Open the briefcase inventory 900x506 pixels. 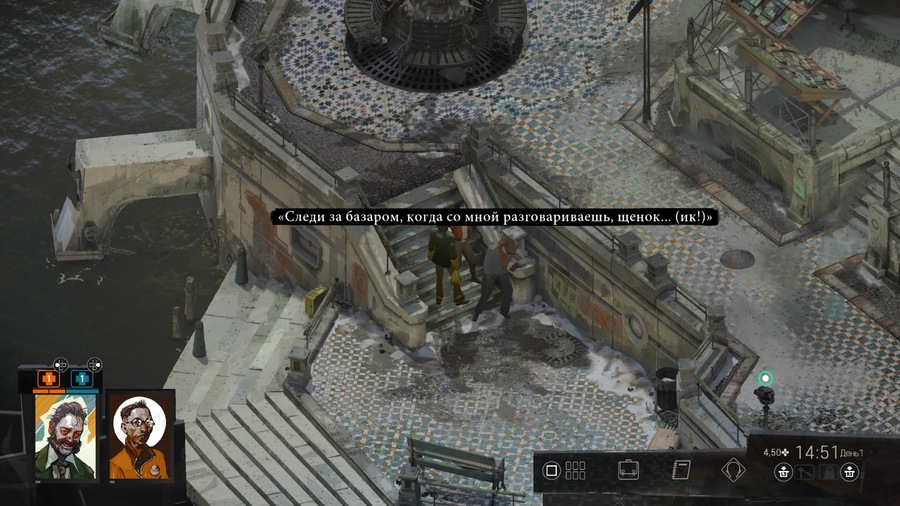[x=628, y=469]
